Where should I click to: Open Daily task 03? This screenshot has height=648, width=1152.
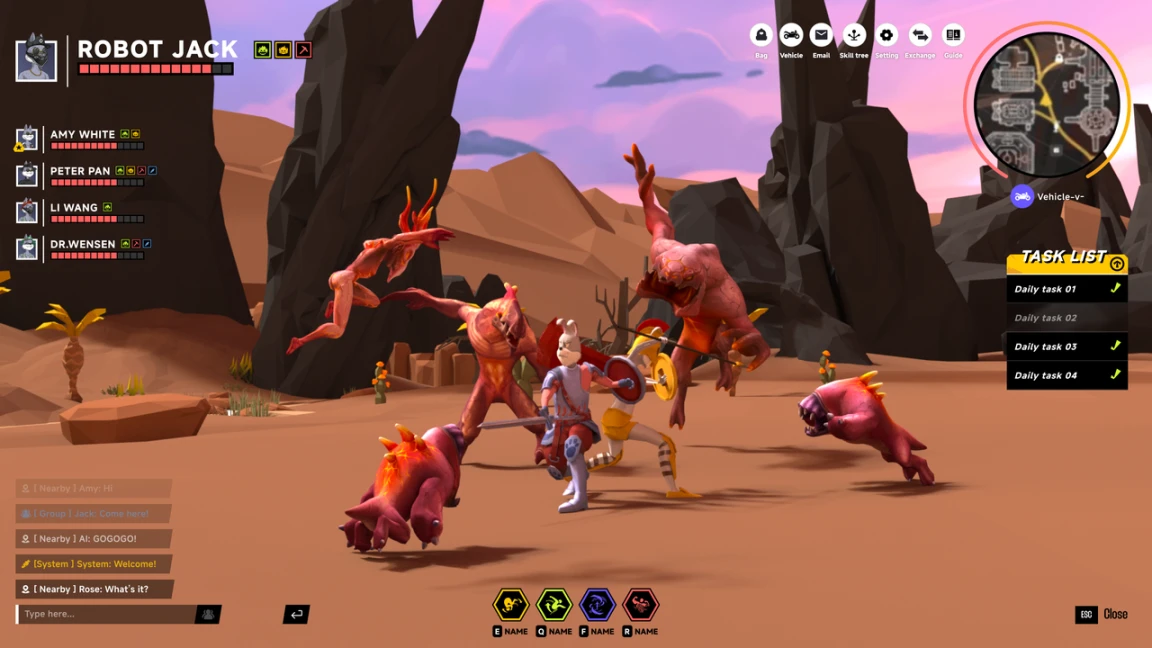pos(1066,347)
